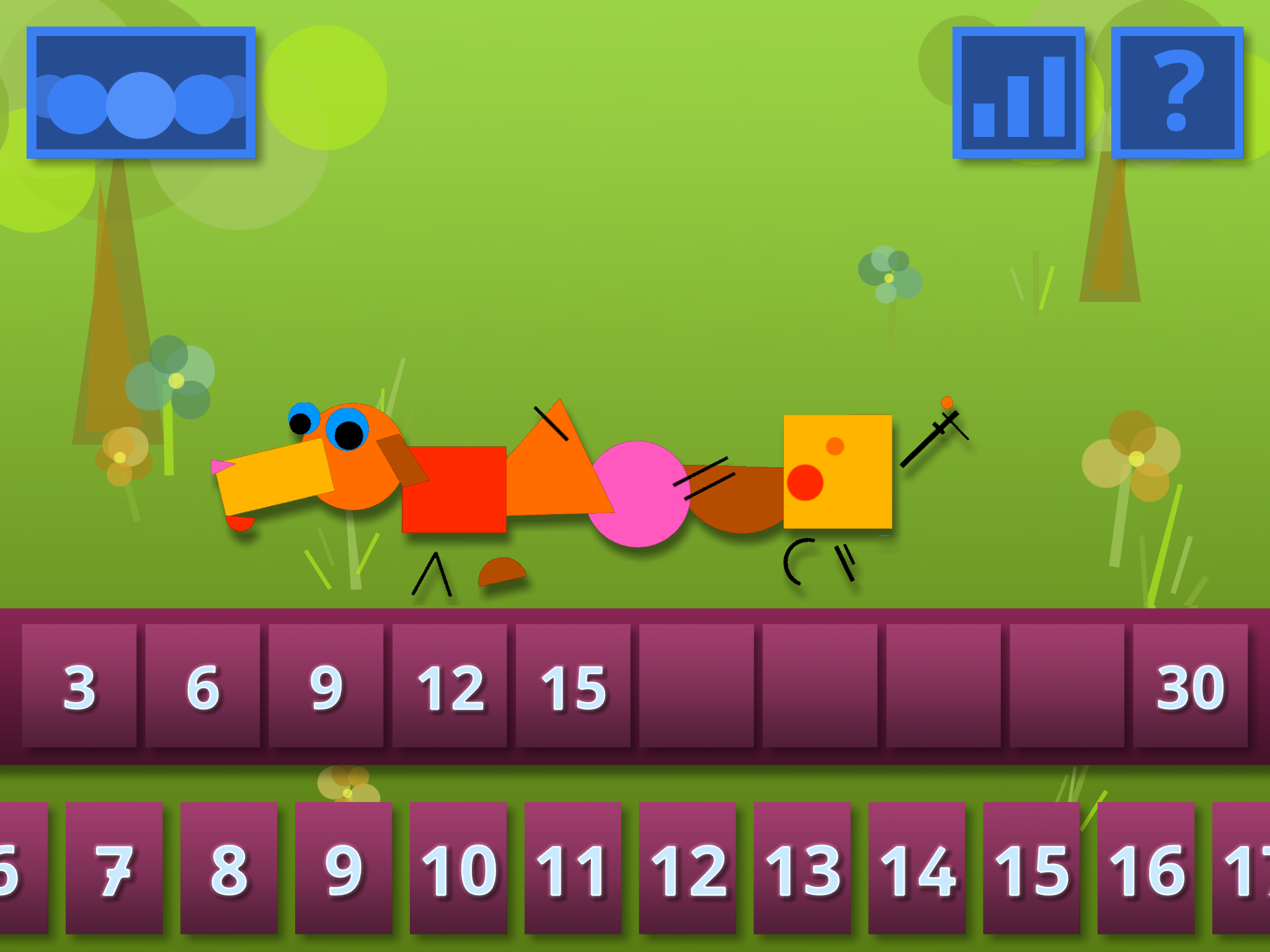
Task: Choose the number 13 answer tile
Action: click(802, 868)
